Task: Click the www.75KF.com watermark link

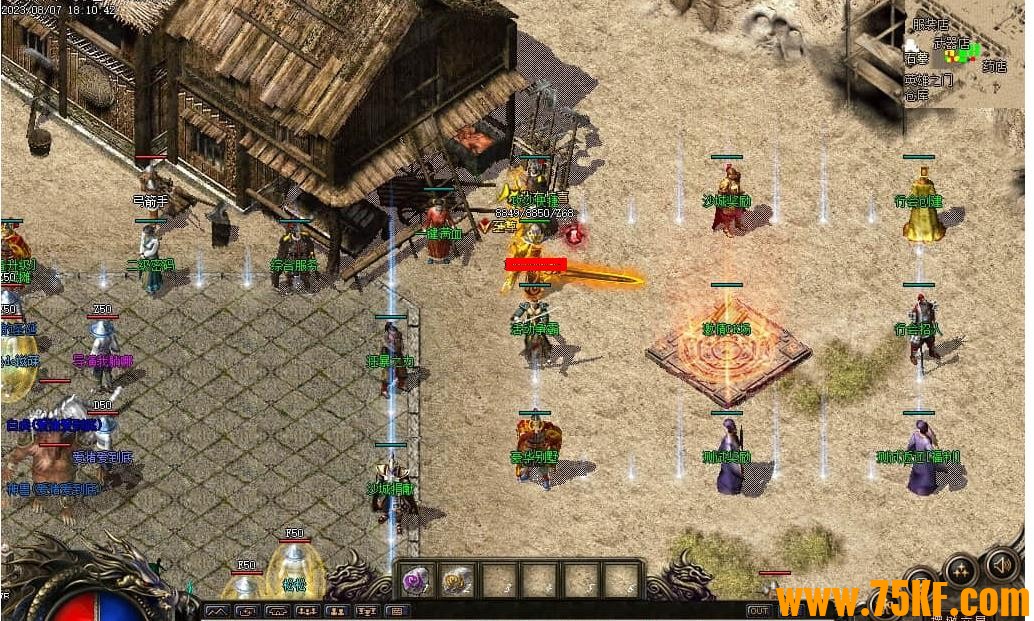Action: tap(901, 600)
